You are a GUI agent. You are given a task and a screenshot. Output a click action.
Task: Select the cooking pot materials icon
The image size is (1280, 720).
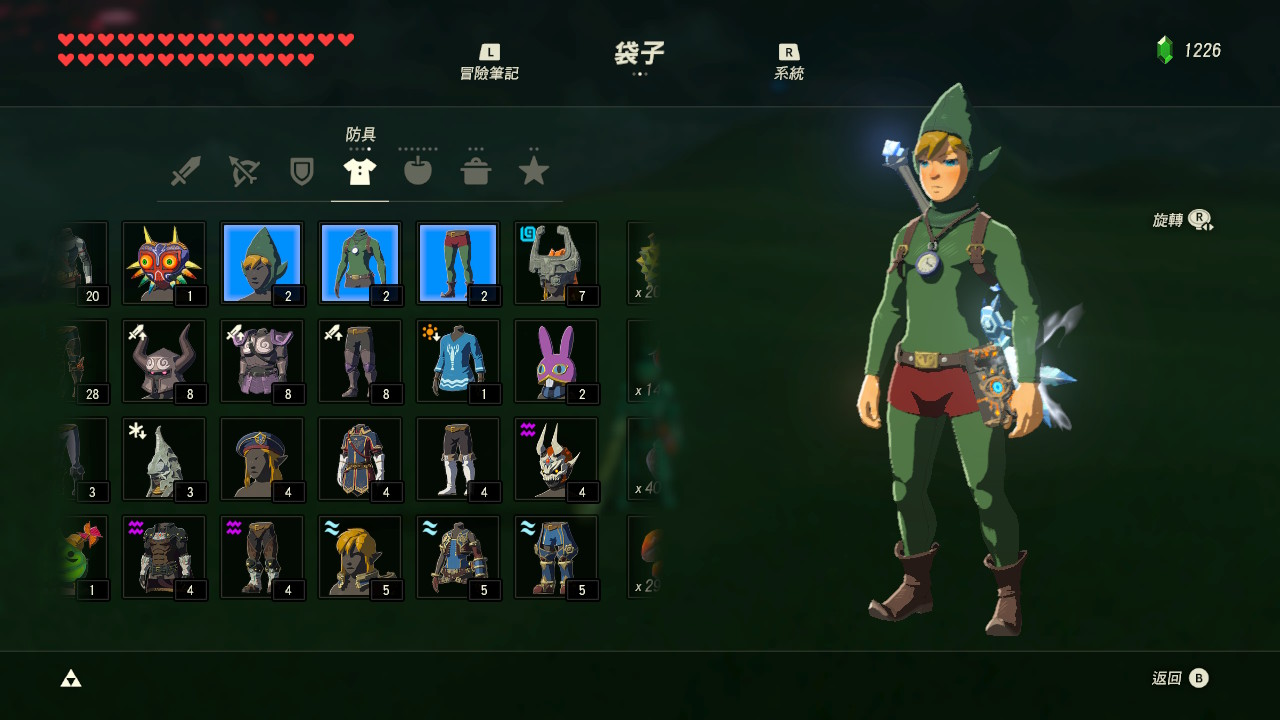(x=475, y=170)
